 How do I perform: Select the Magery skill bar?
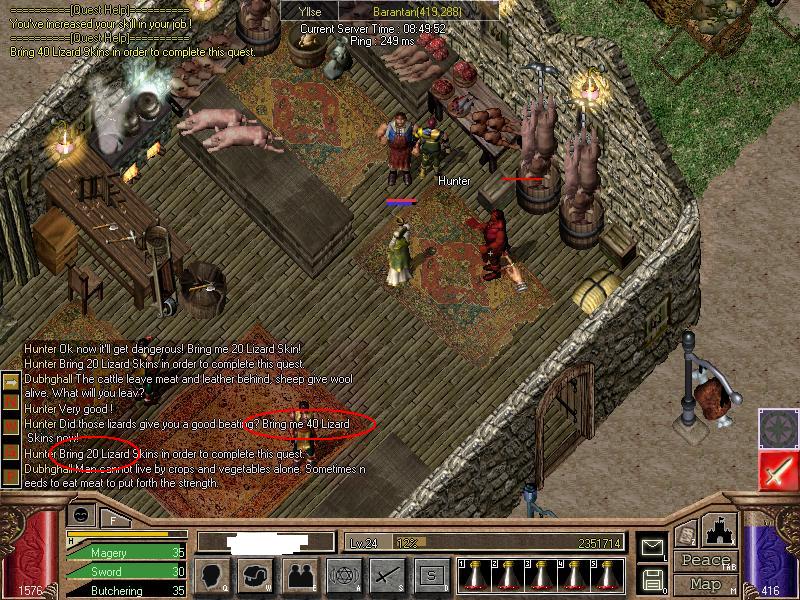(x=125, y=552)
